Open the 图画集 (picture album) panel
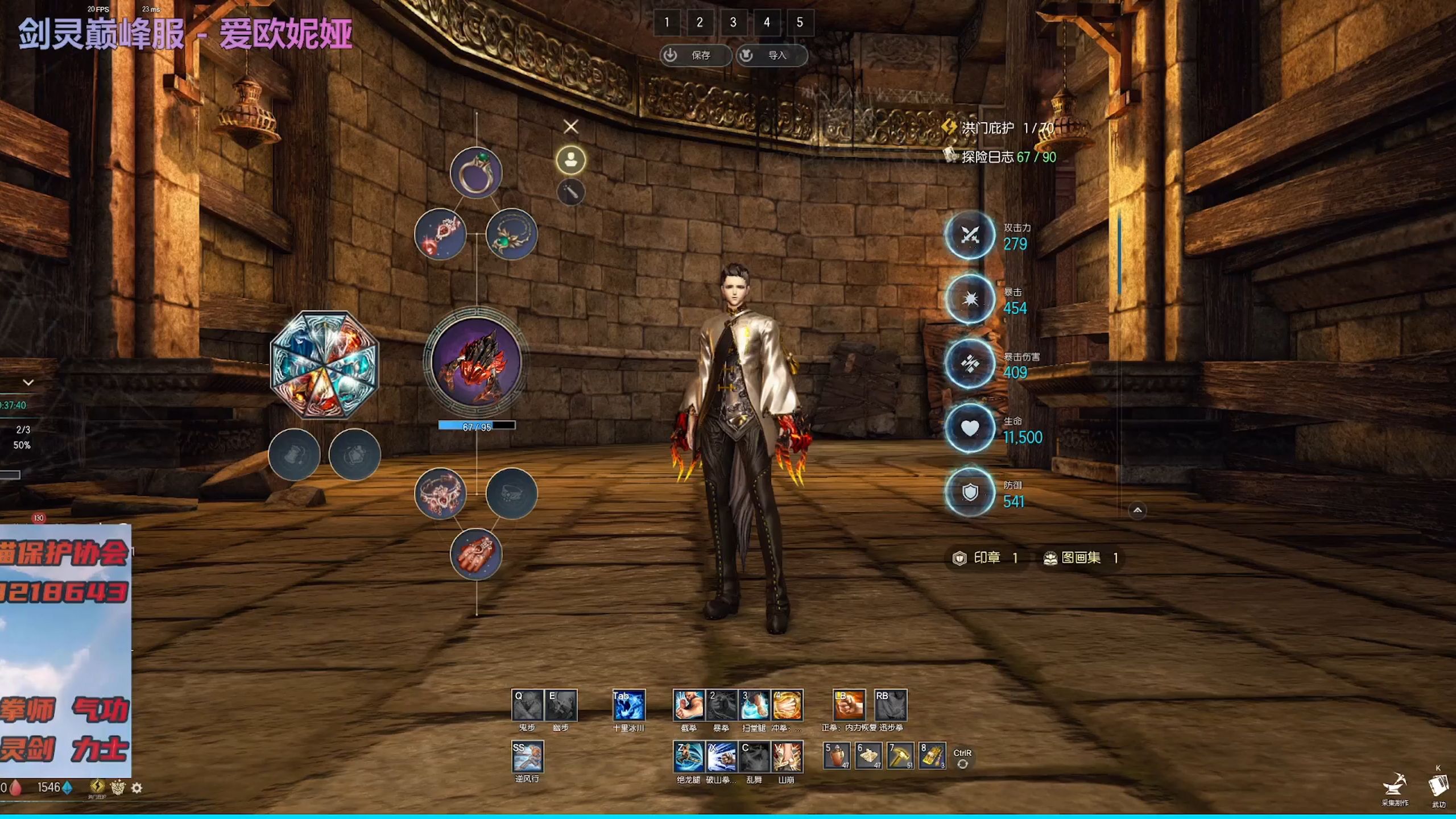This screenshot has height=819, width=1456. (x=1080, y=558)
